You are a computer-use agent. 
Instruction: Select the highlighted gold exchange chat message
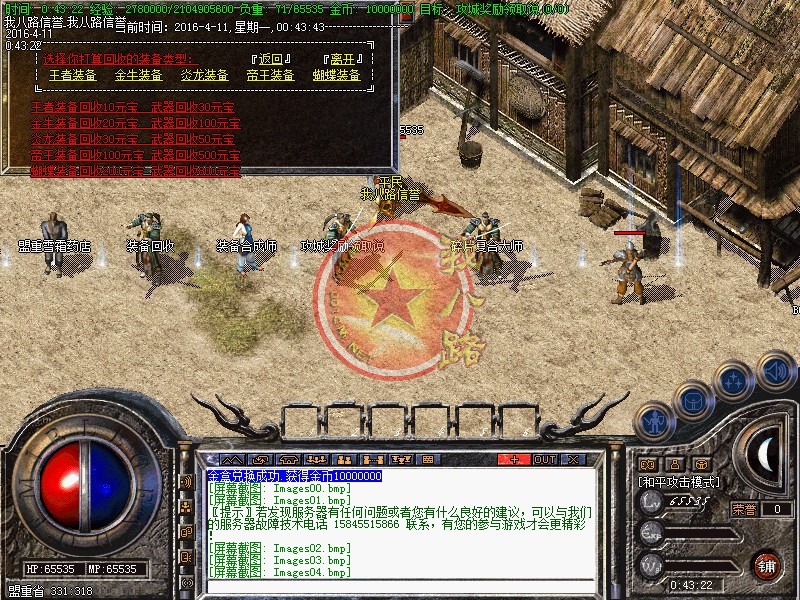(x=295, y=476)
